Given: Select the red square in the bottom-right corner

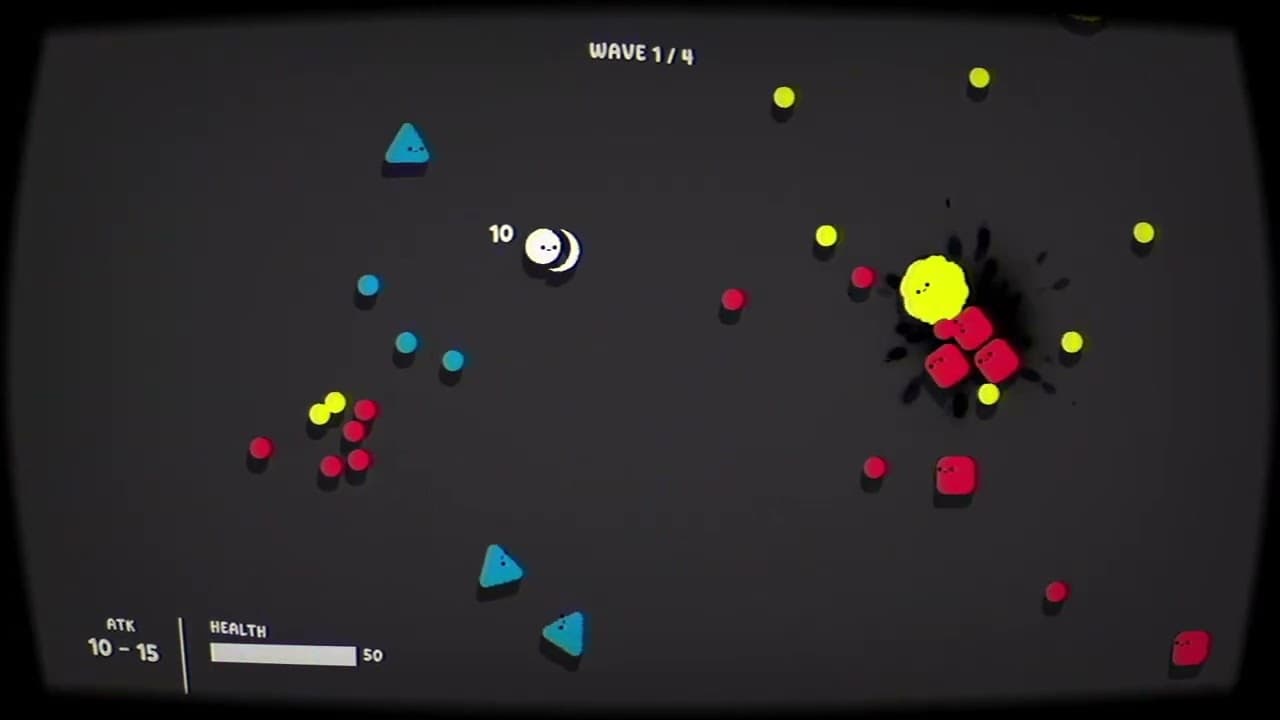Looking at the screenshot, I should [x=1190, y=650].
